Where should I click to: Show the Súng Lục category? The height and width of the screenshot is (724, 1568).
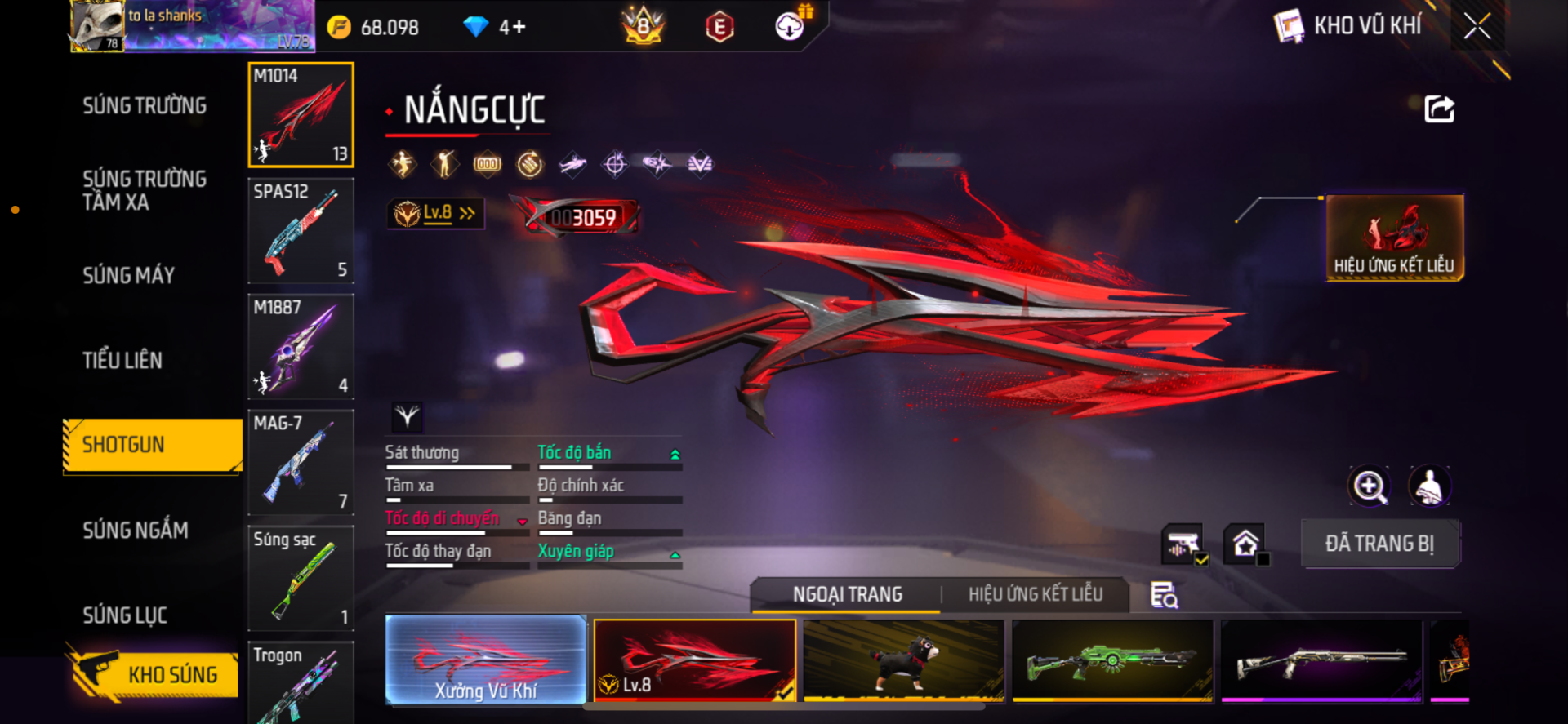click(x=125, y=615)
